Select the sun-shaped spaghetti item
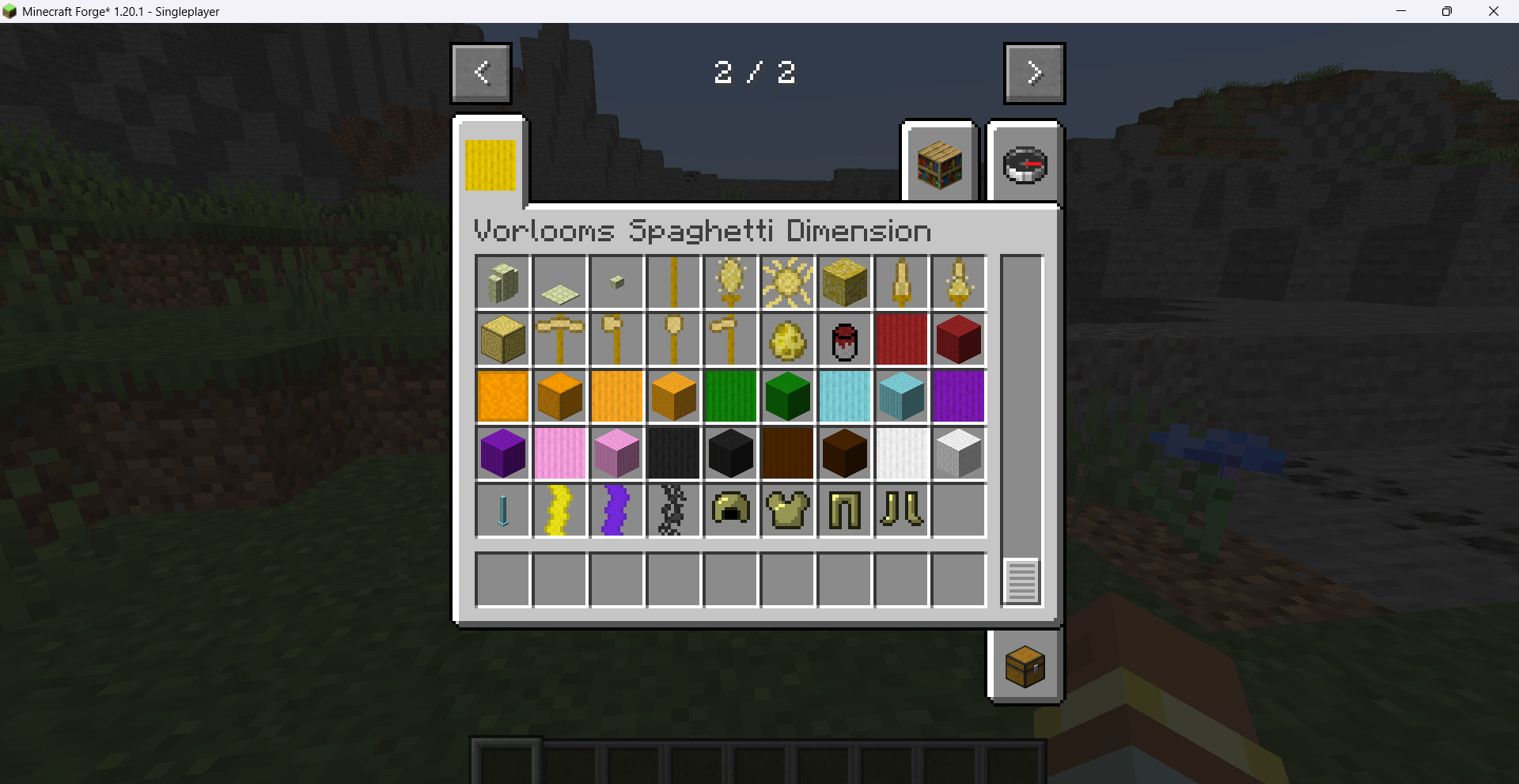 point(787,282)
